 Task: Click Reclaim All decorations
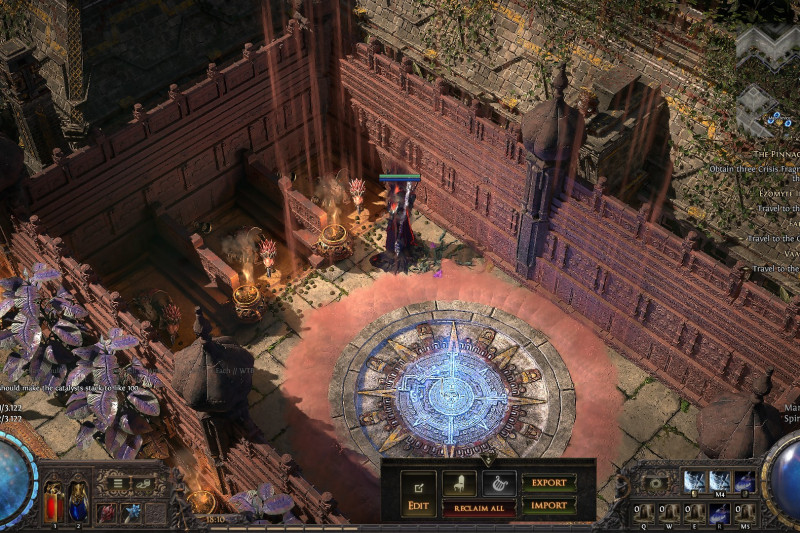[479, 509]
